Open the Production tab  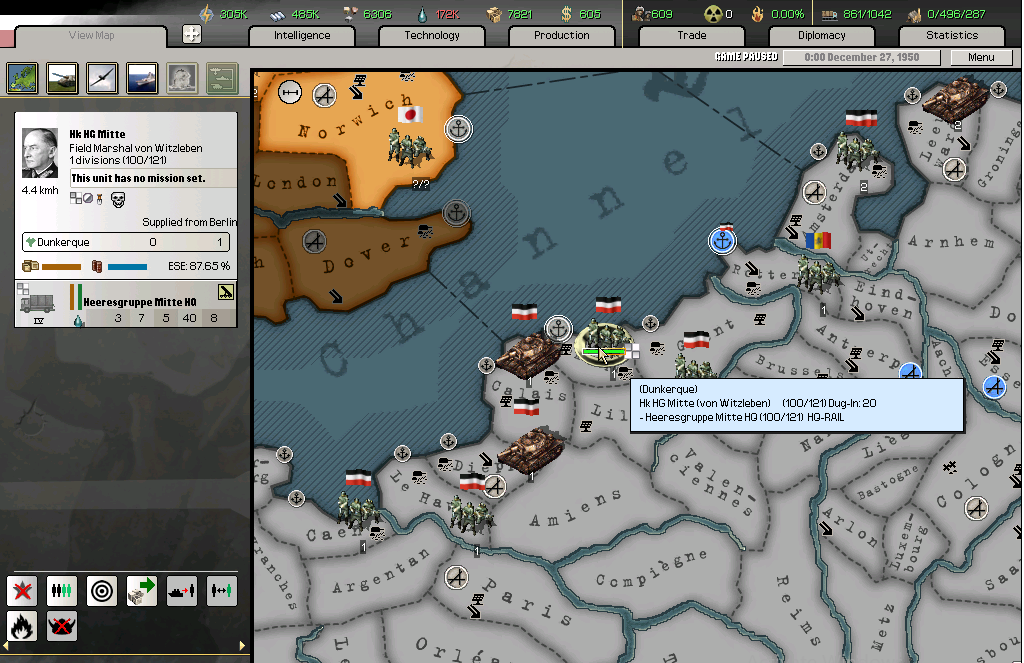pos(561,35)
